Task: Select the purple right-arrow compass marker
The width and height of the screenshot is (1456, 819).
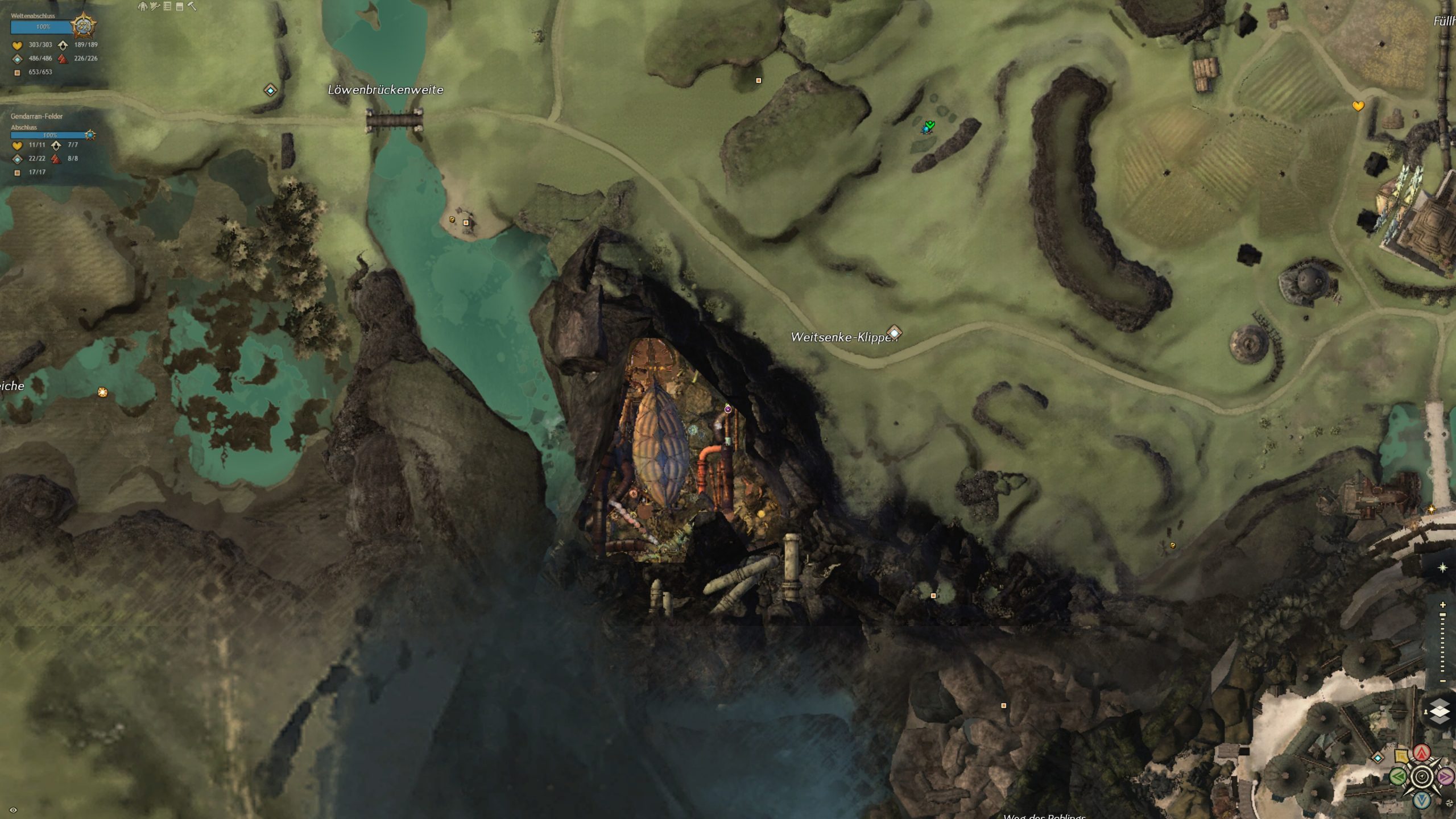Action: [1445, 776]
